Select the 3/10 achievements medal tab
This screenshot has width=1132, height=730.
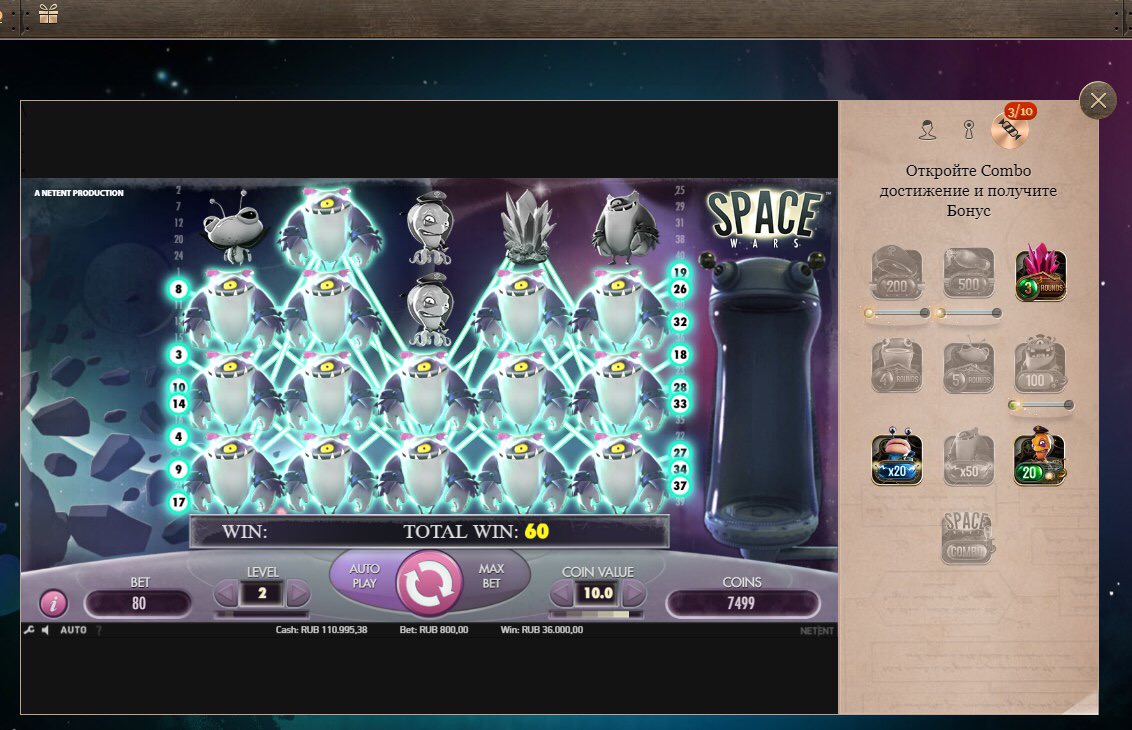point(1010,128)
